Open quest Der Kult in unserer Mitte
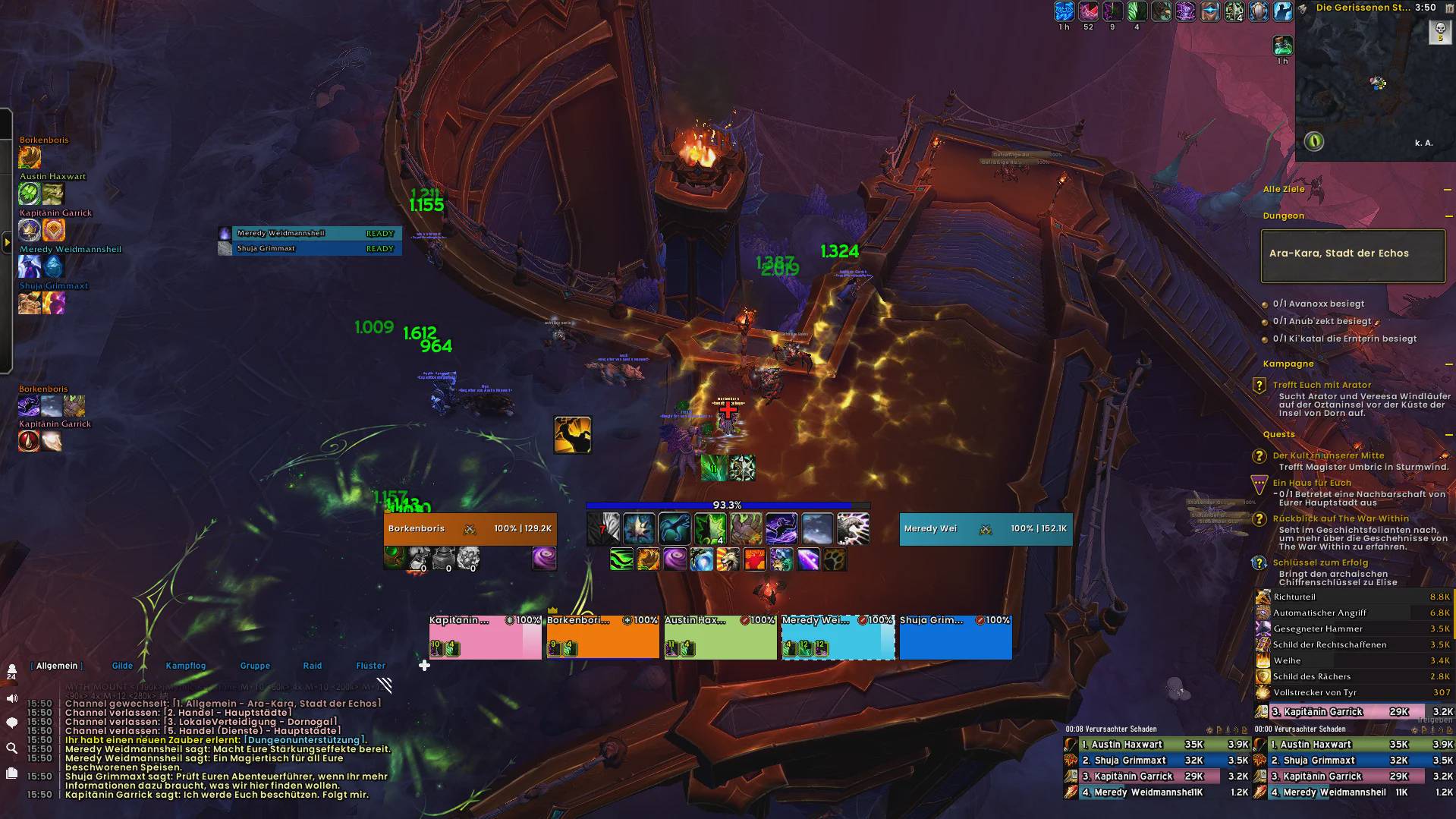The height and width of the screenshot is (819, 1456). [x=1328, y=455]
